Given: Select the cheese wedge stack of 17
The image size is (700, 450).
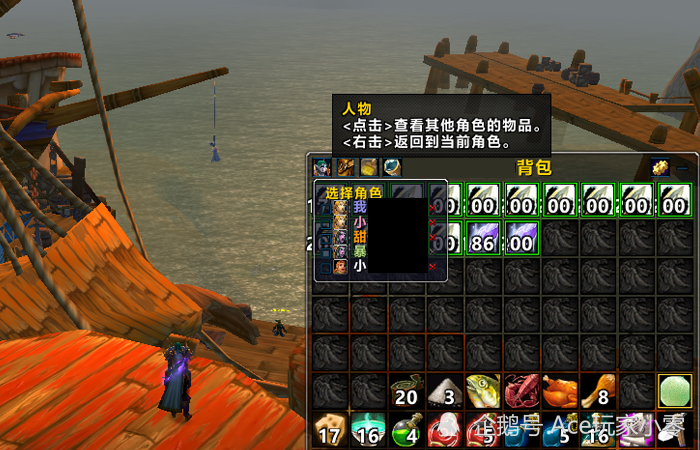Looking at the screenshot, I should [x=329, y=430].
